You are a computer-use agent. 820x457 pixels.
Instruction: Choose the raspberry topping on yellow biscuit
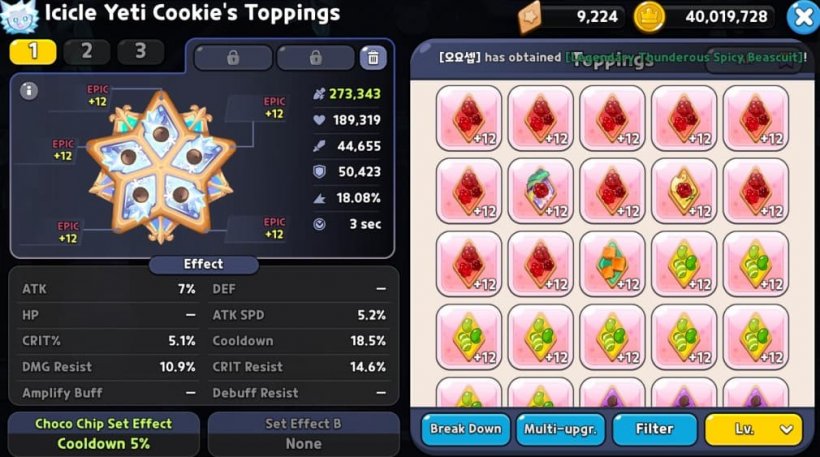[684, 191]
